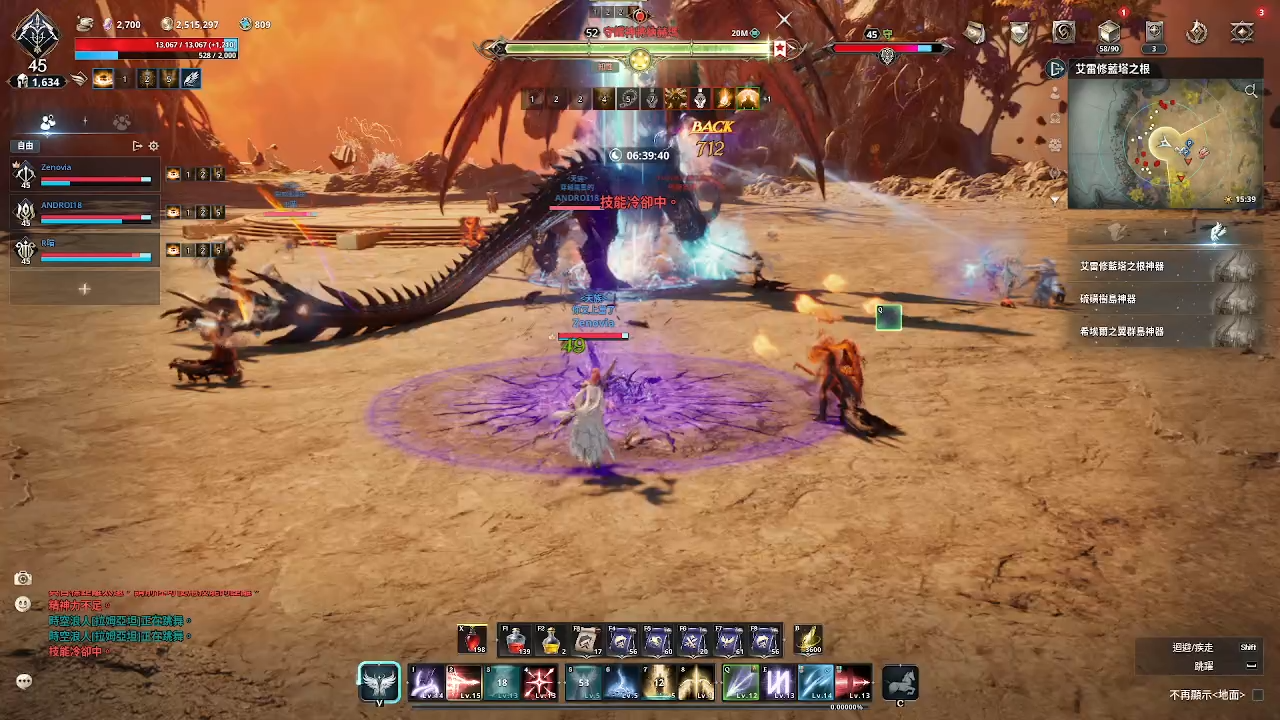Use the red health potion in F1

point(516,640)
